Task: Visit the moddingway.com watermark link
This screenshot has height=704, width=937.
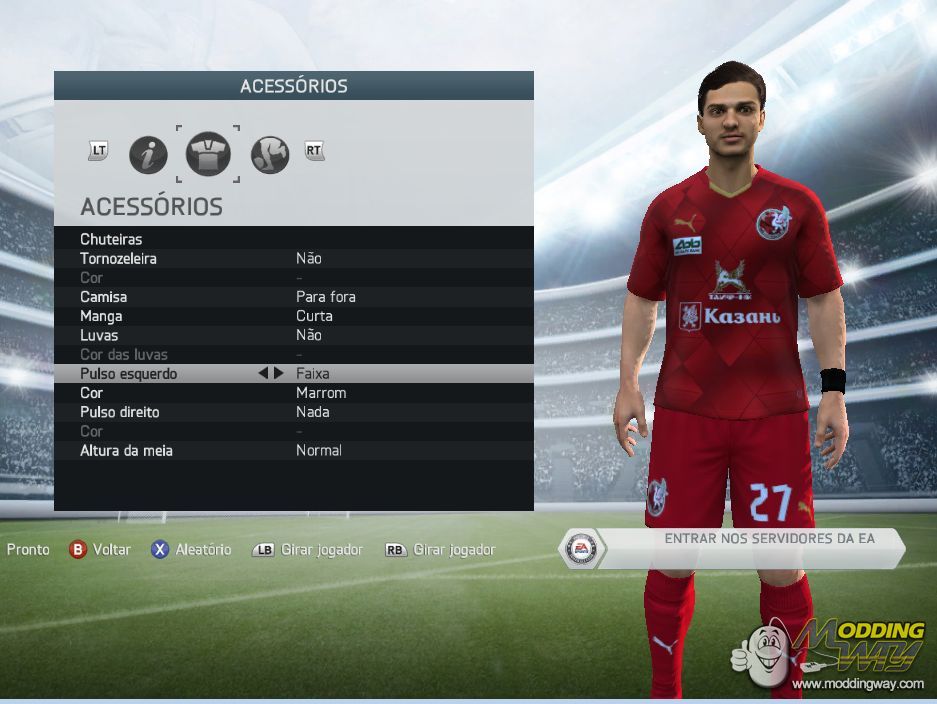Action: (858, 684)
